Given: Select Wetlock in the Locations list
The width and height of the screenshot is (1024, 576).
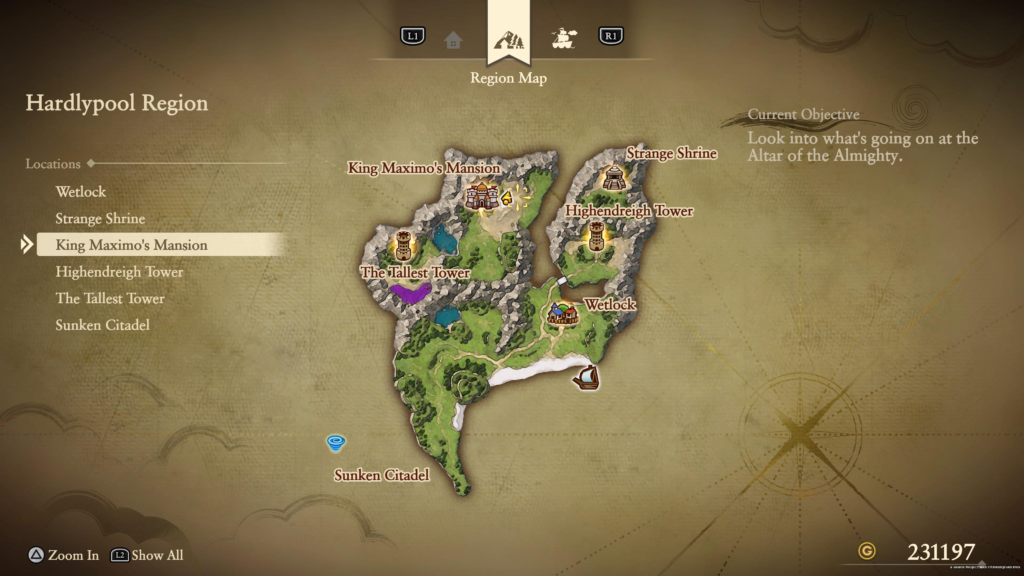Looking at the screenshot, I should click(81, 191).
